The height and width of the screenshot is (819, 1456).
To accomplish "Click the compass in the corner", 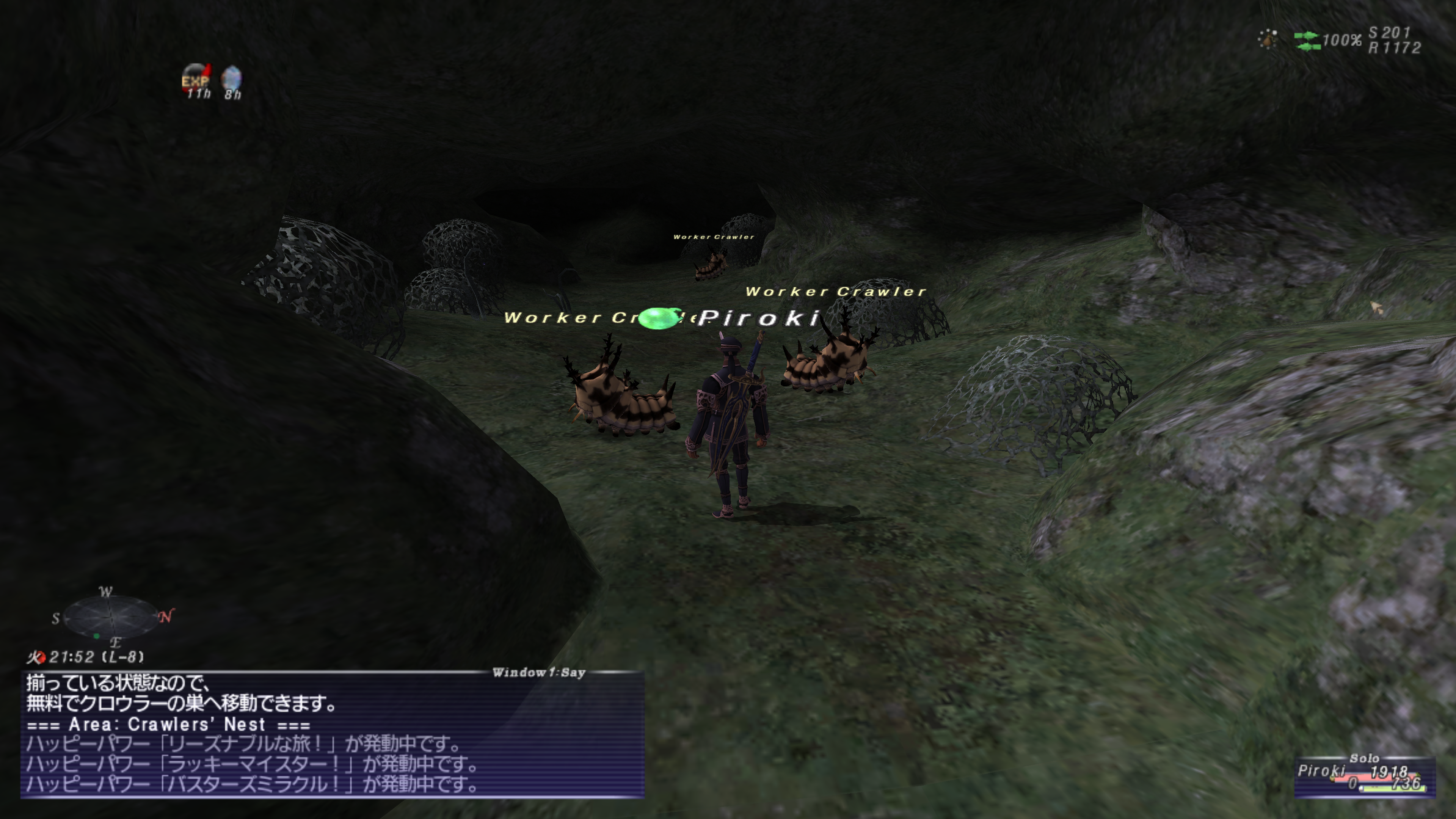I will tap(111, 617).
